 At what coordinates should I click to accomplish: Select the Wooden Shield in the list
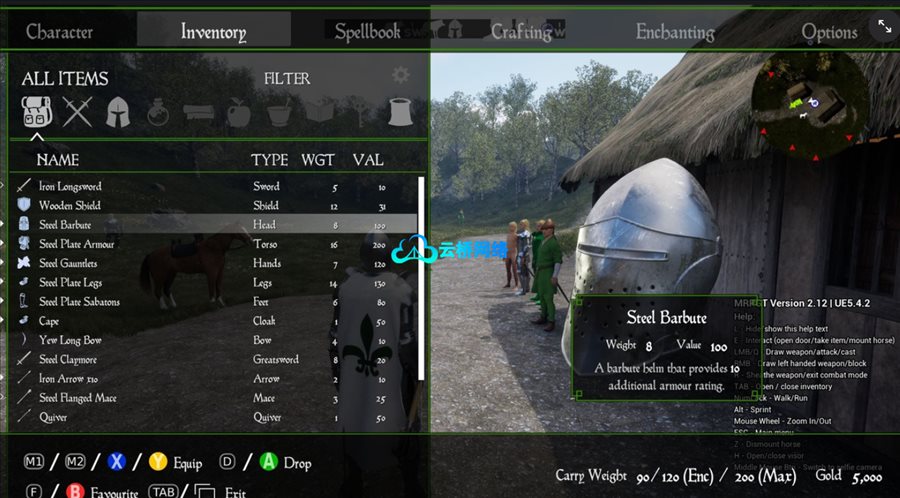70,205
